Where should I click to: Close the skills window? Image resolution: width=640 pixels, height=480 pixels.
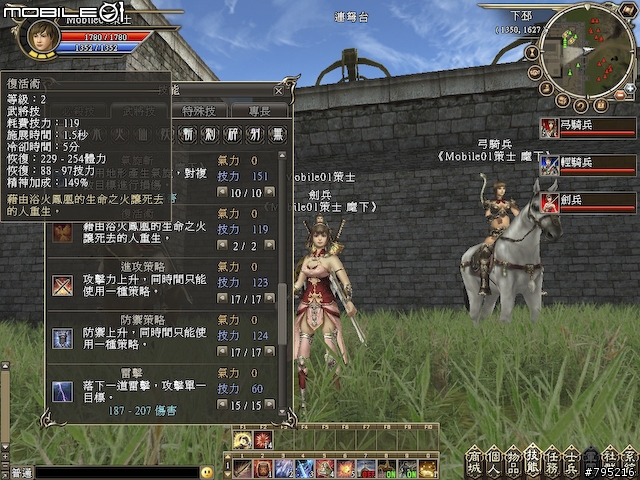coord(283,89)
